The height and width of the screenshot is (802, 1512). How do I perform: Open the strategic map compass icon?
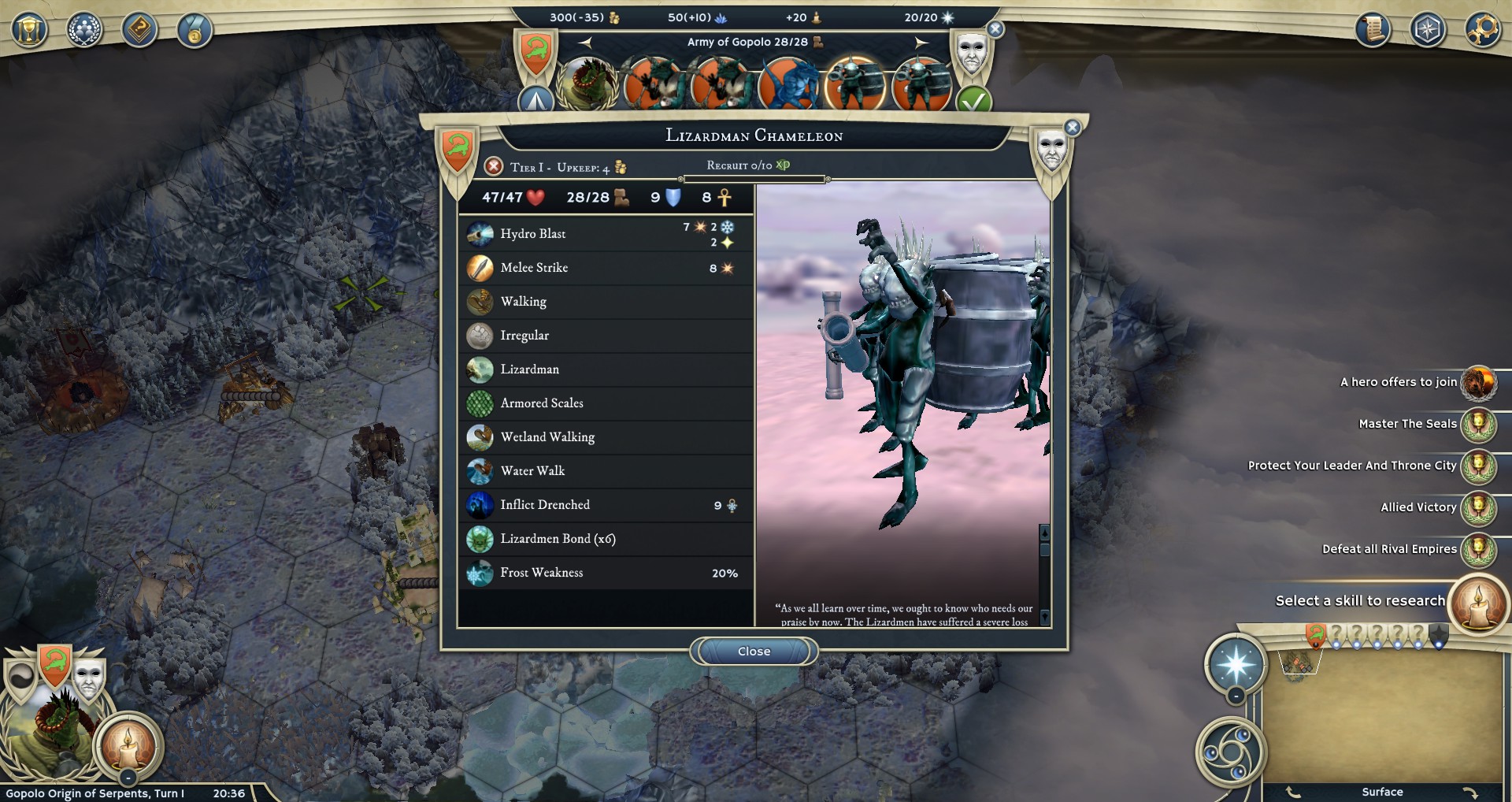click(x=1429, y=30)
